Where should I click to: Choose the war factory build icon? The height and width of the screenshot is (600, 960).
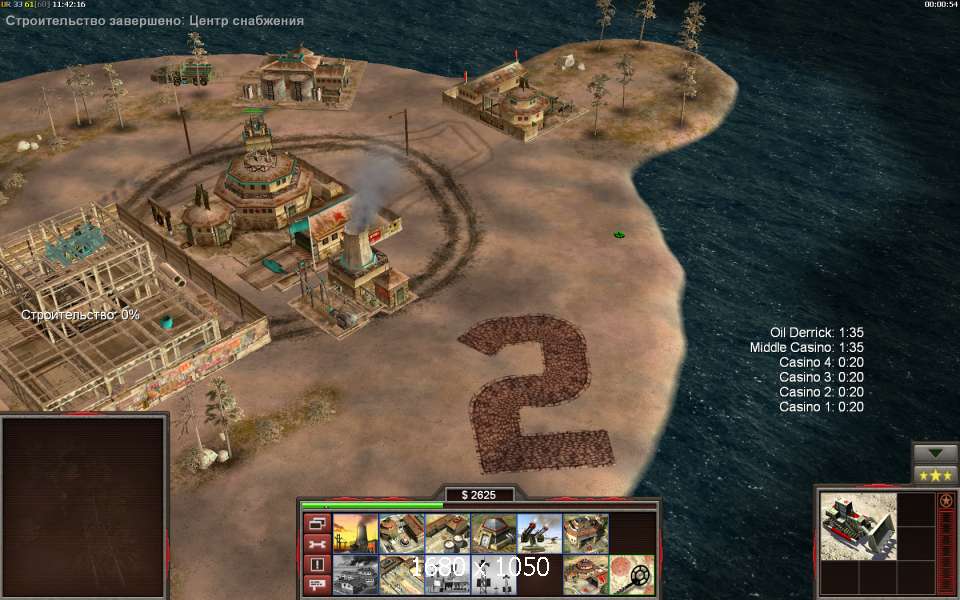pos(584,534)
